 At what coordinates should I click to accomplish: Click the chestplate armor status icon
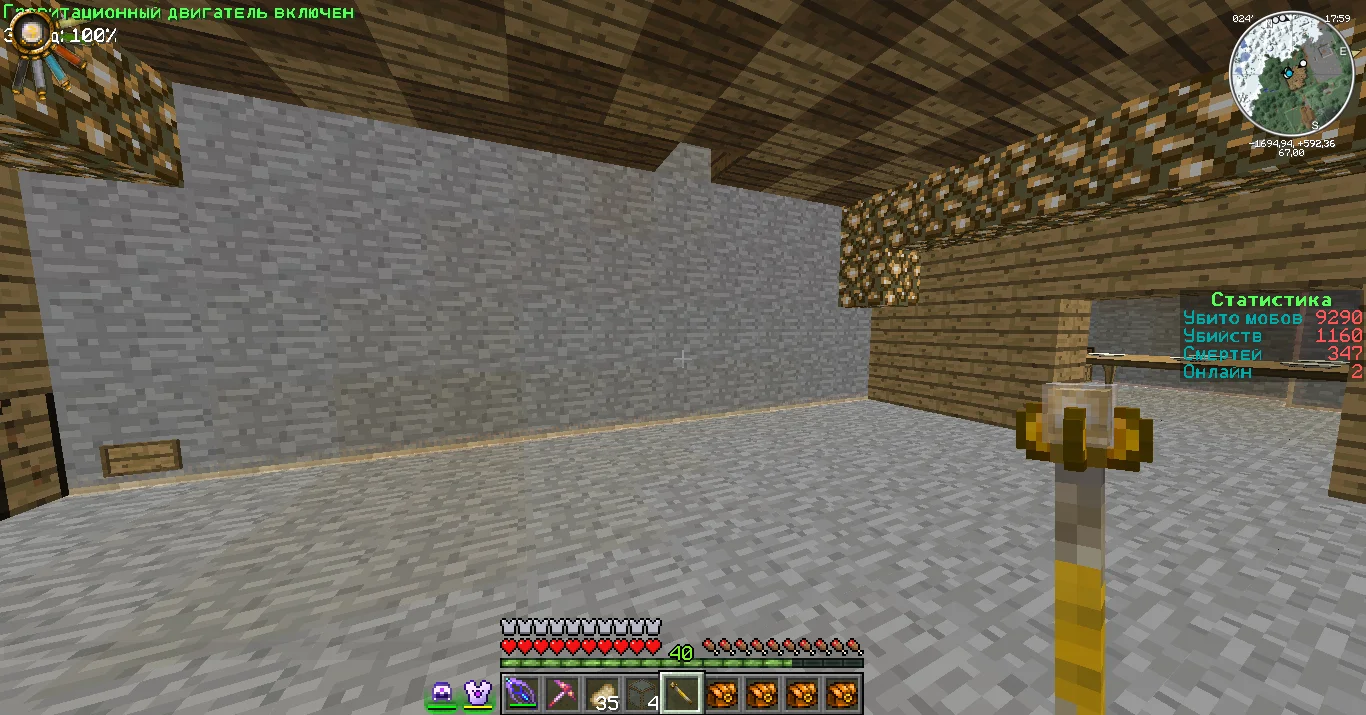coord(477,693)
